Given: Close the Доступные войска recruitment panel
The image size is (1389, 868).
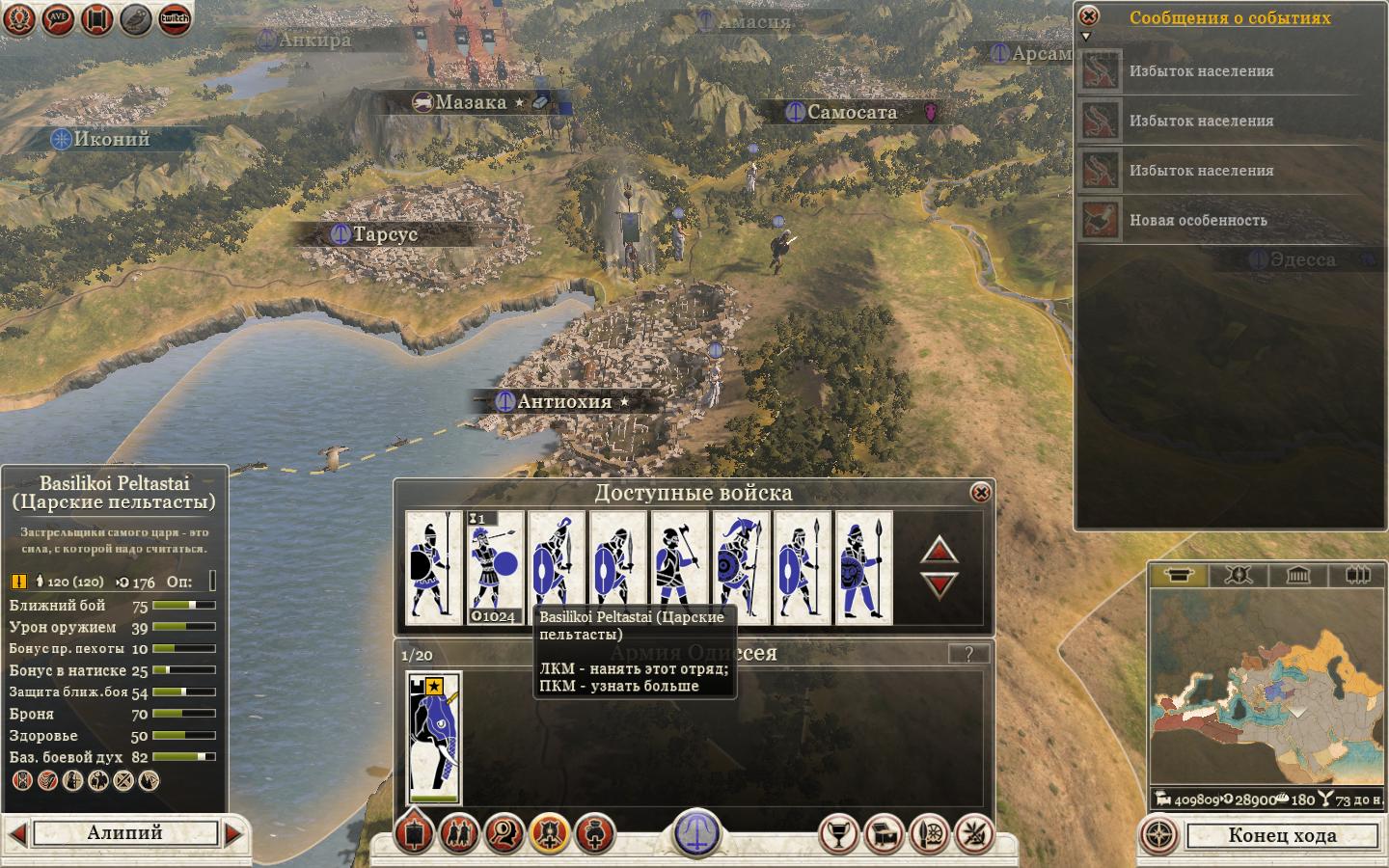Looking at the screenshot, I should click(980, 493).
